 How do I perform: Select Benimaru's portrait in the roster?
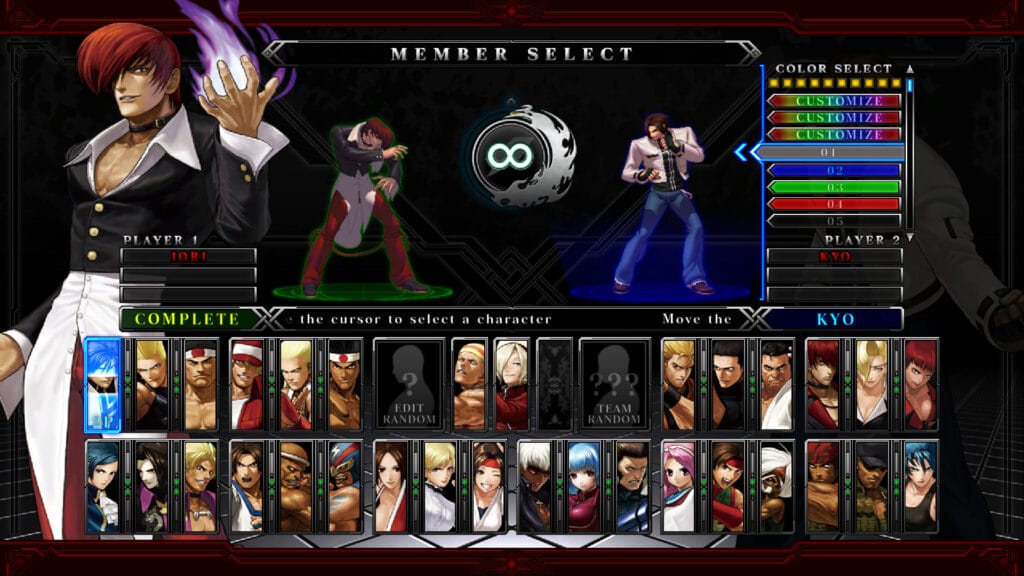pyautogui.click(x=151, y=384)
